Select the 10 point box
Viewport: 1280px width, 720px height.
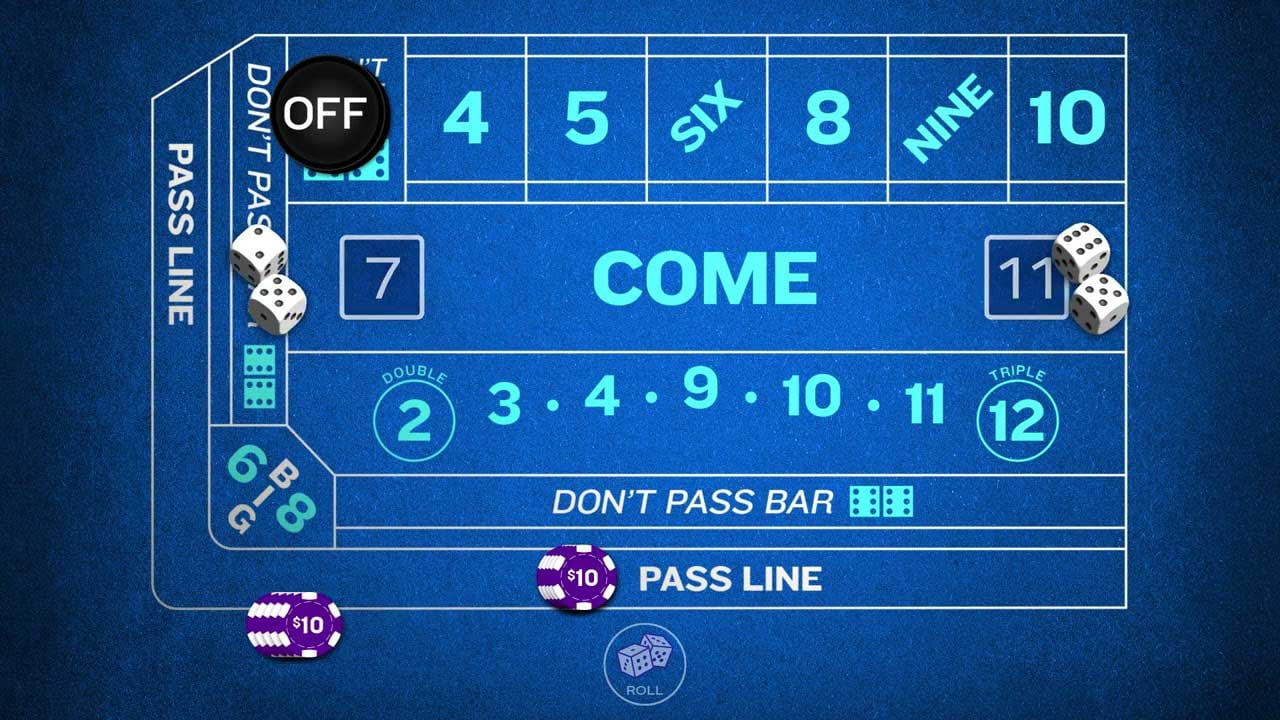pyautogui.click(x=1066, y=117)
